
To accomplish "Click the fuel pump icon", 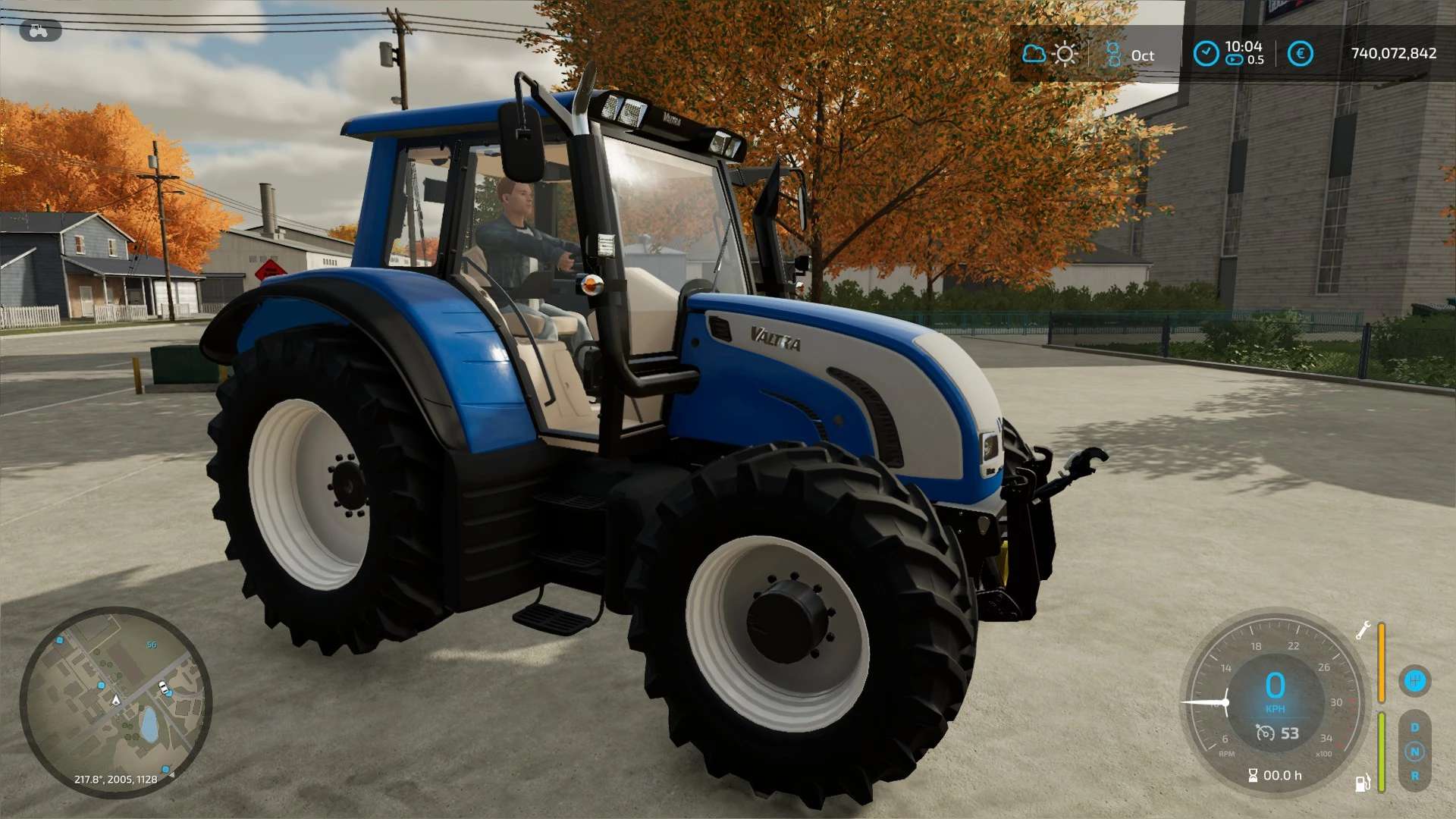I will coord(1362,783).
